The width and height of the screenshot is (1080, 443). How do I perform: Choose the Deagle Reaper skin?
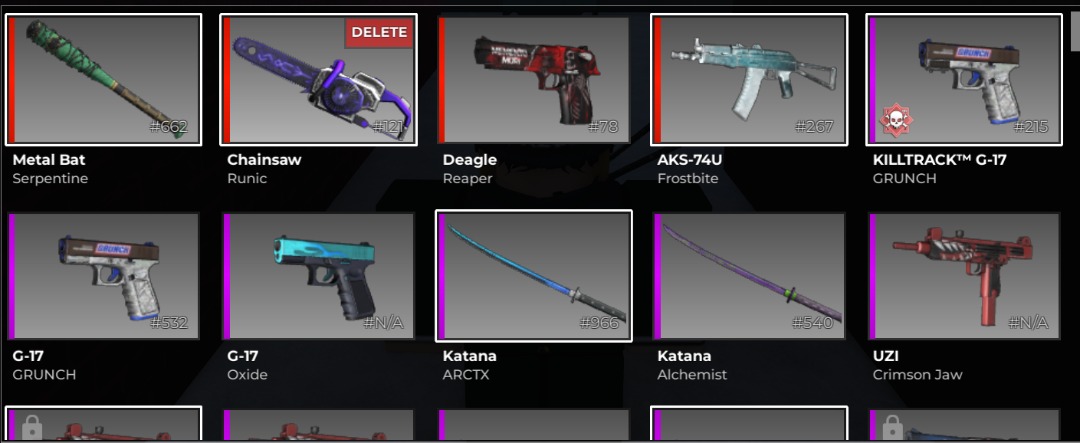(x=533, y=80)
